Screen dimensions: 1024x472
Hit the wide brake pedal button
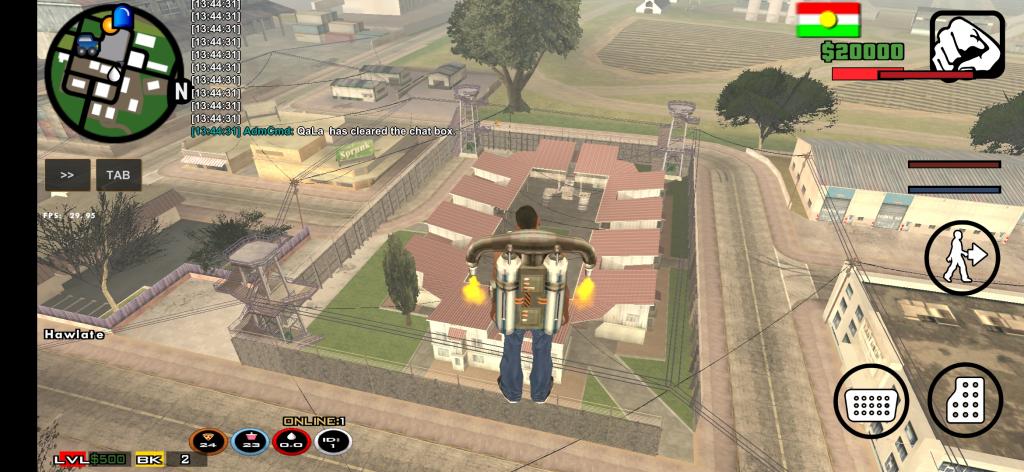point(870,401)
